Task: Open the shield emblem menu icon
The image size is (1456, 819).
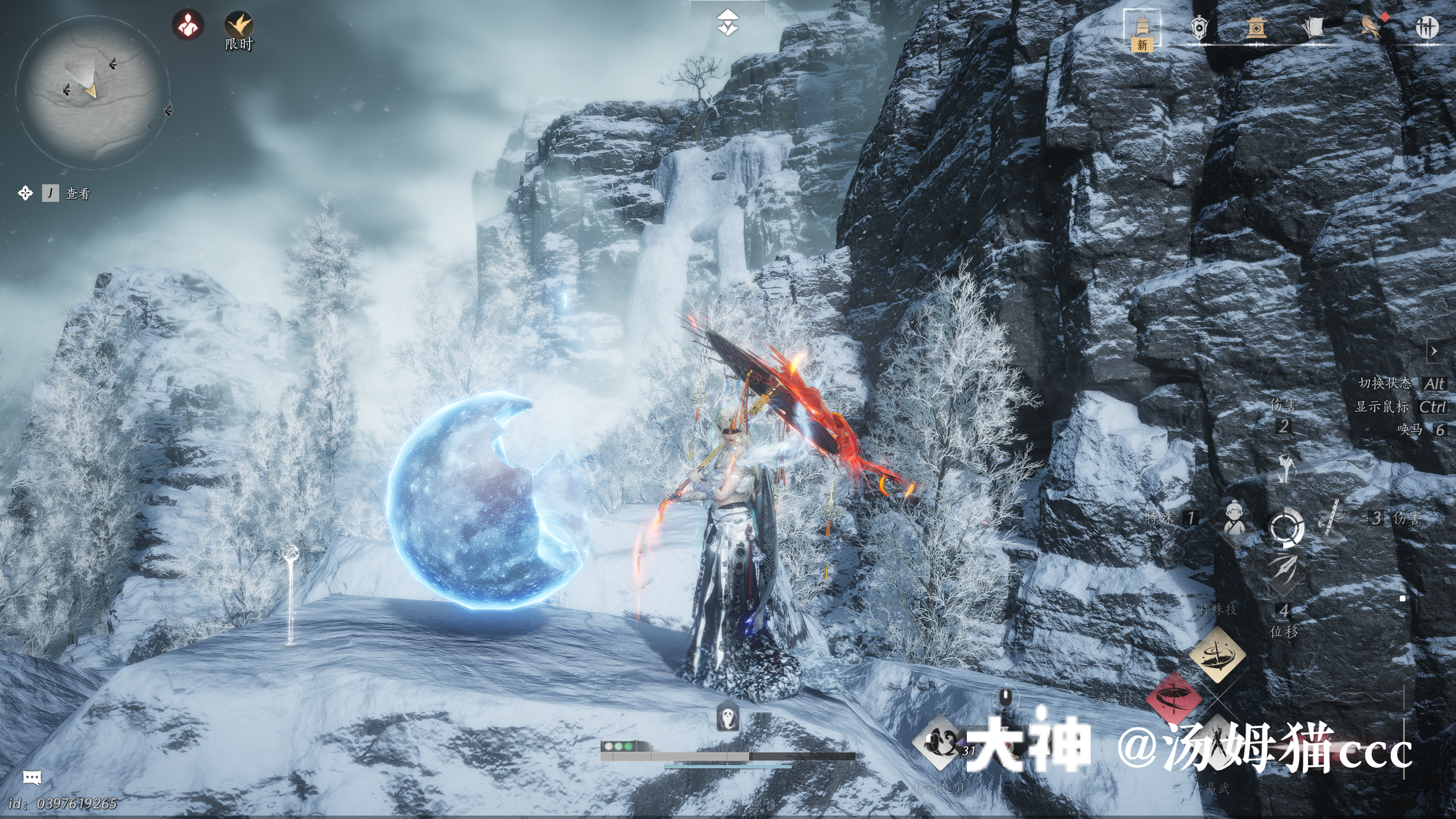Action: tap(1199, 27)
